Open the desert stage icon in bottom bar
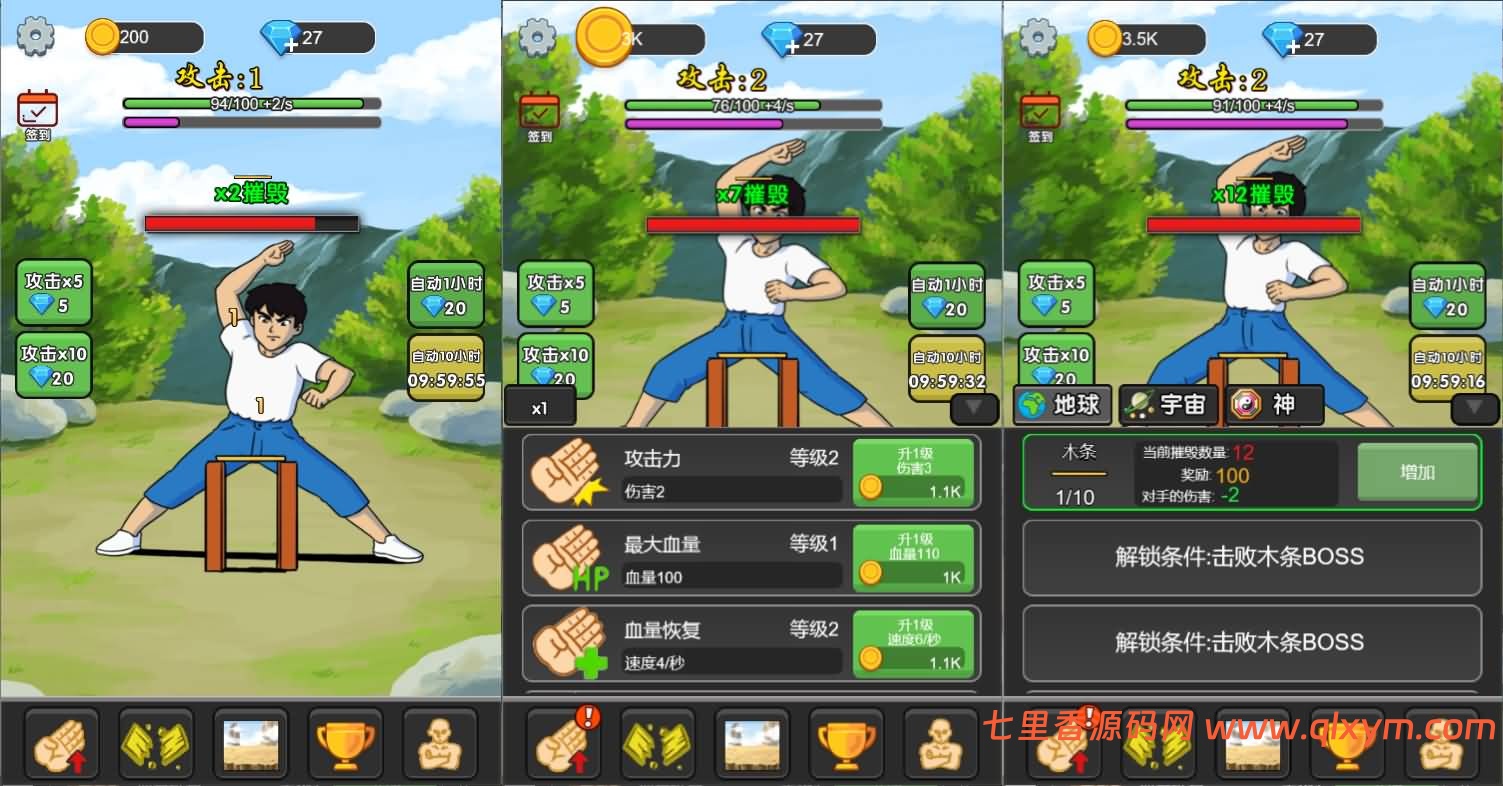The height and width of the screenshot is (786, 1503). coord(251,742)
